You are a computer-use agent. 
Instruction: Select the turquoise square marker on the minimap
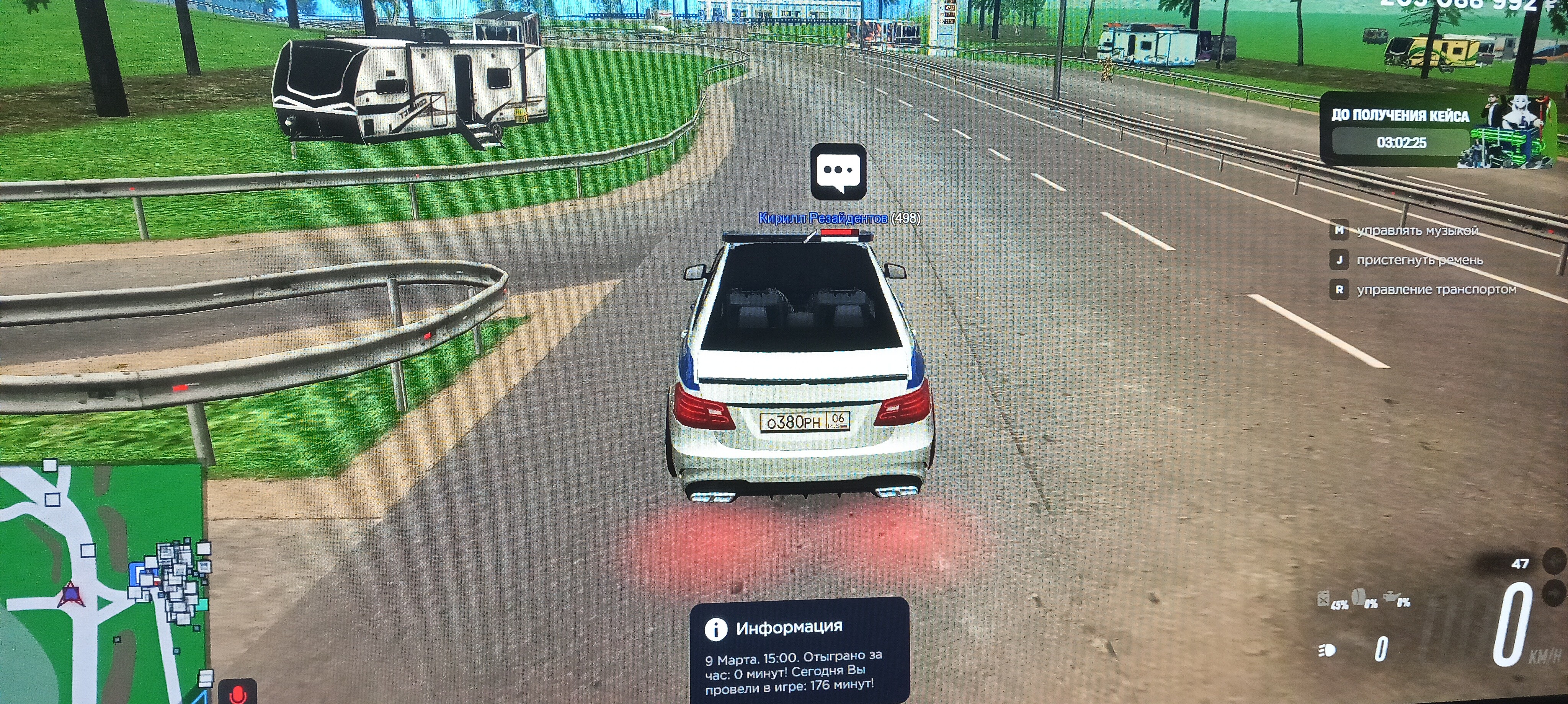(x=201, y=605)
